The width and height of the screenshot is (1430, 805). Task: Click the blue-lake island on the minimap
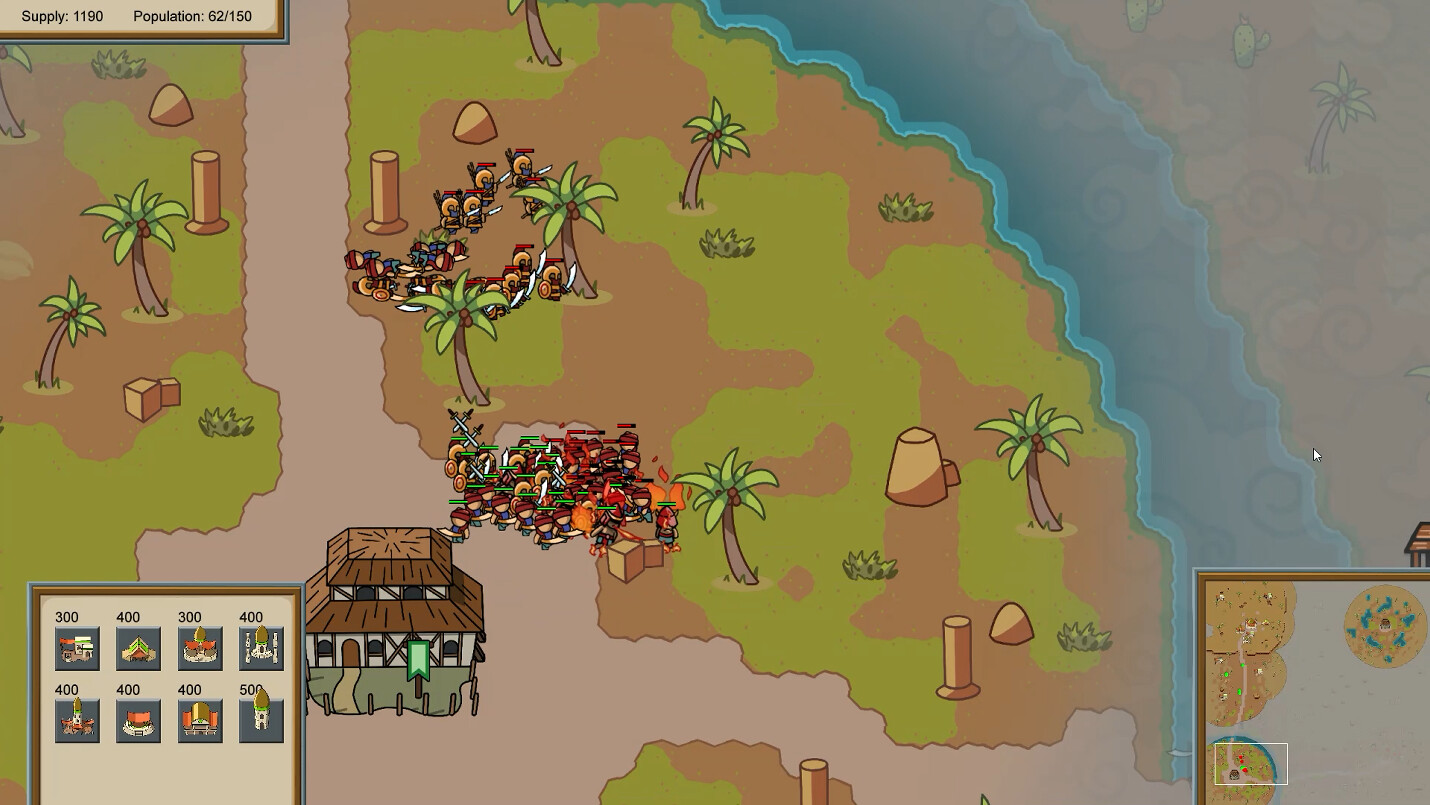(x=1385, y=625)
